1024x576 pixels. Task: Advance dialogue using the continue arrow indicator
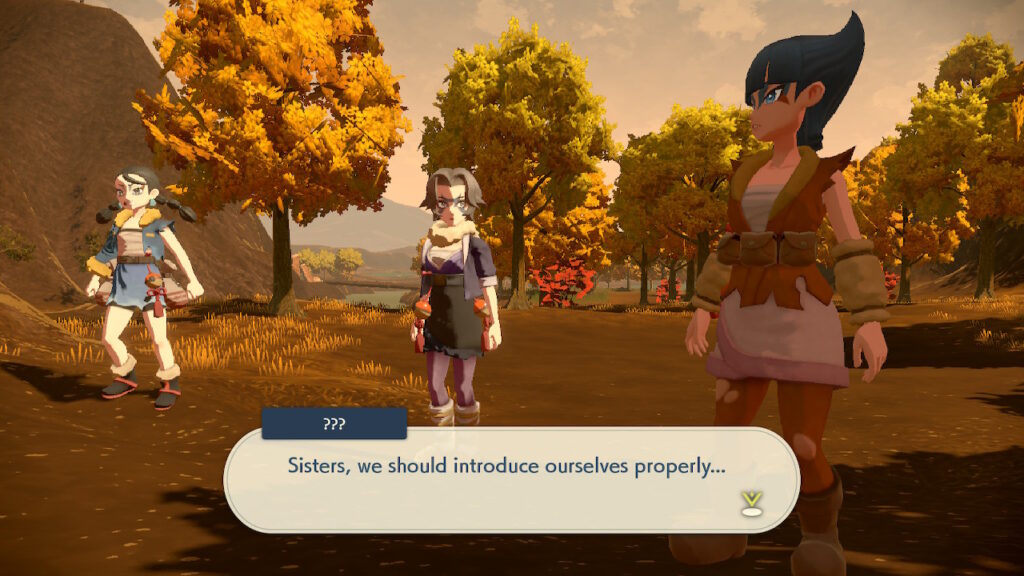click(x=752, y=503)
